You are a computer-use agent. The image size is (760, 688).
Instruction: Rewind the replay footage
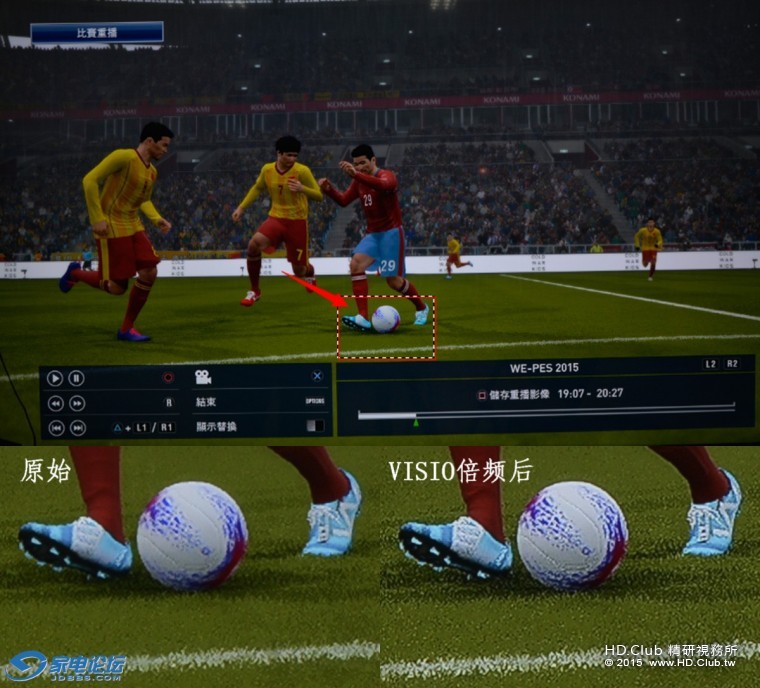pyautogui.click(x=55, y=403)
